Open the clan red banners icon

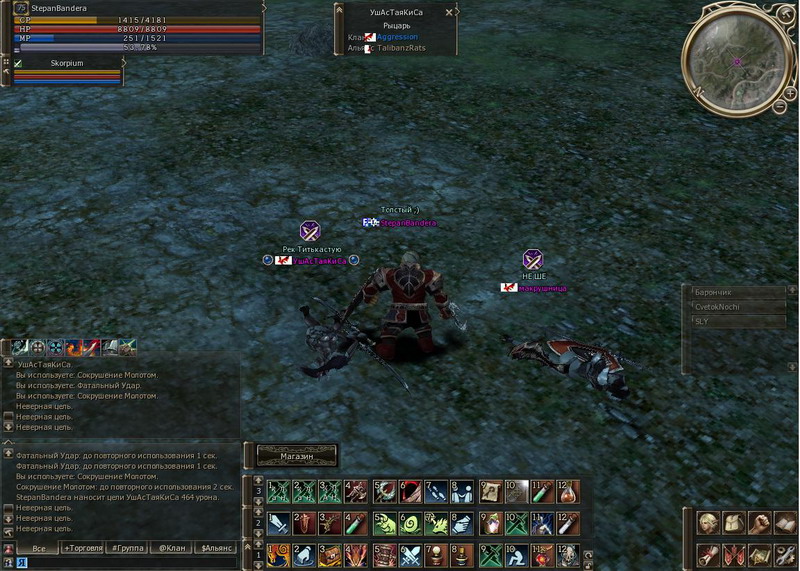[734, 554]
